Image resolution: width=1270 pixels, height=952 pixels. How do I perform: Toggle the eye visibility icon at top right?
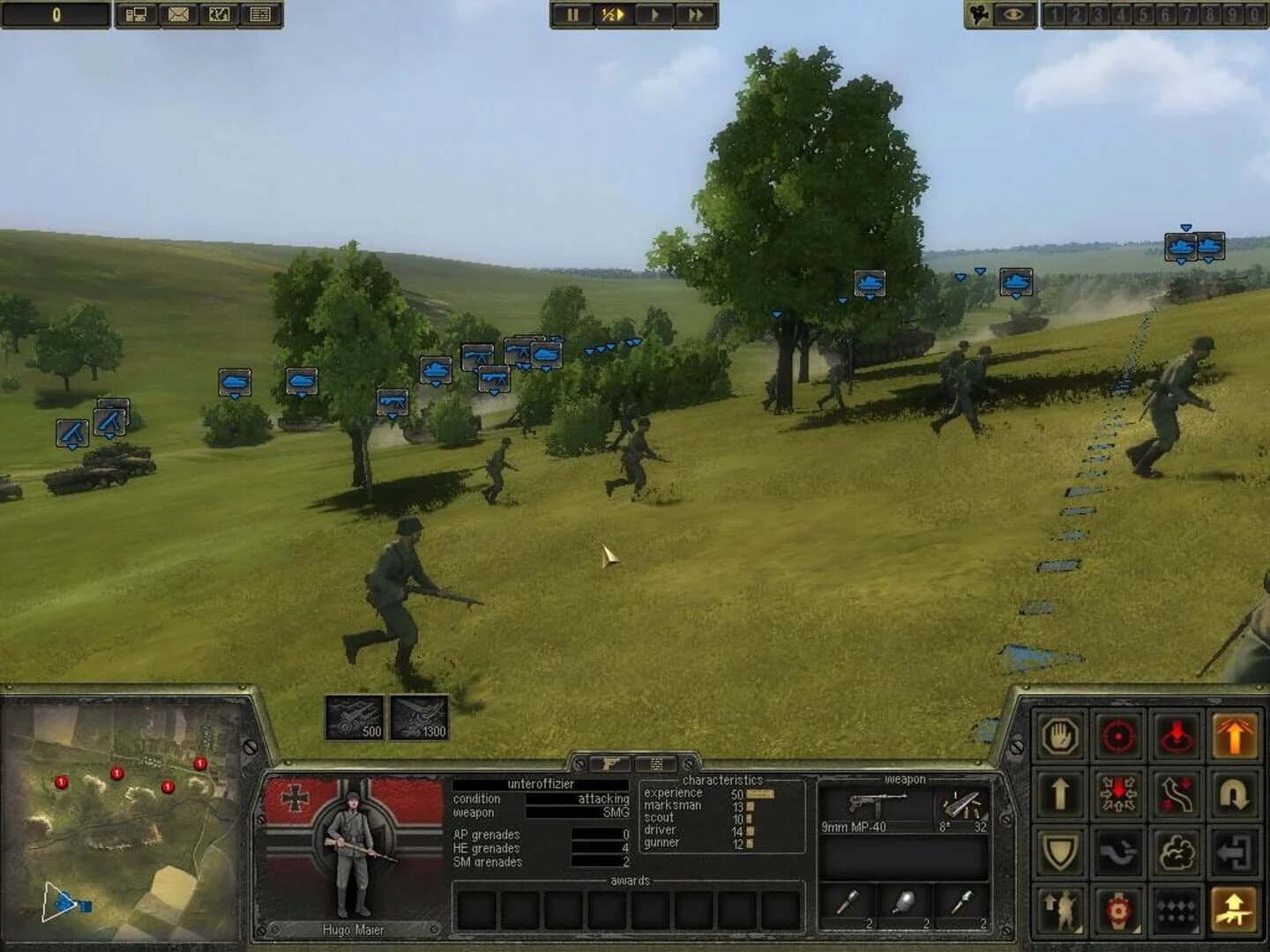(1015, 14)
